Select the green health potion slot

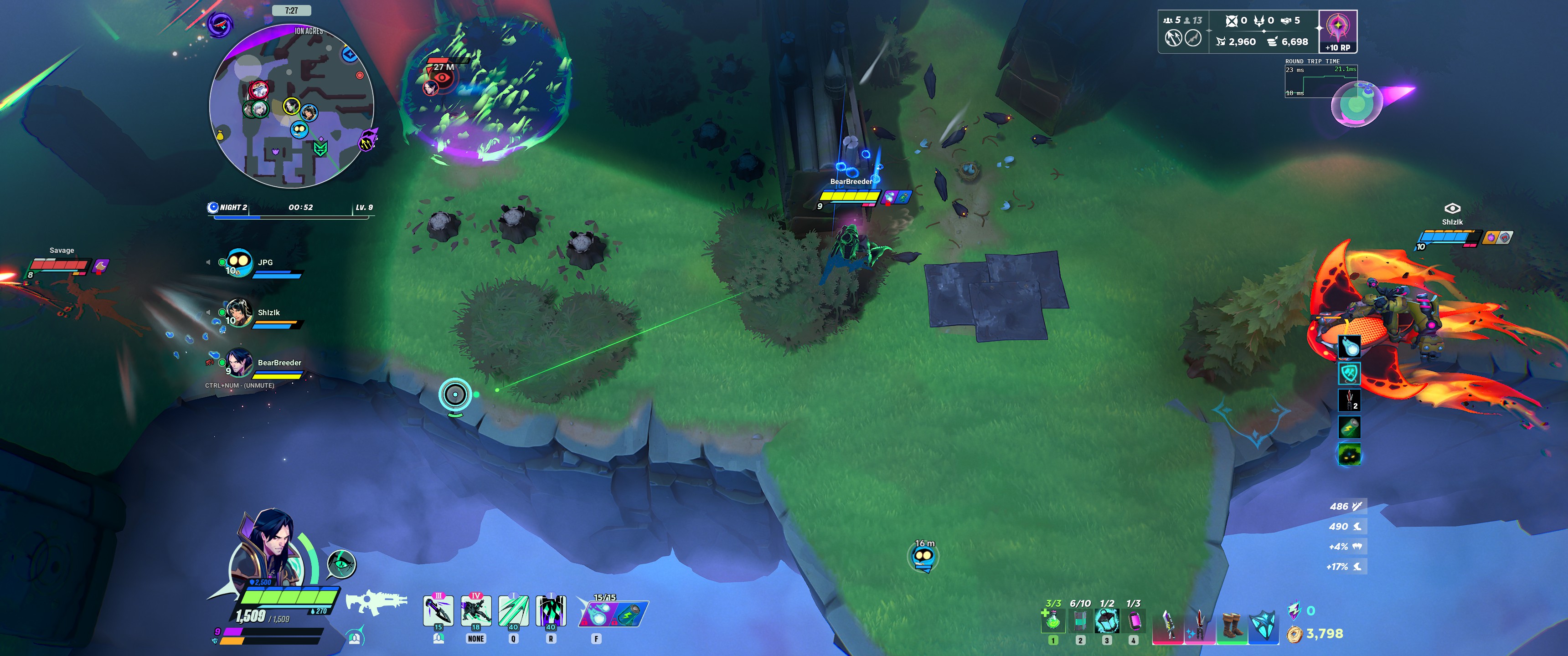[1053, 621]
